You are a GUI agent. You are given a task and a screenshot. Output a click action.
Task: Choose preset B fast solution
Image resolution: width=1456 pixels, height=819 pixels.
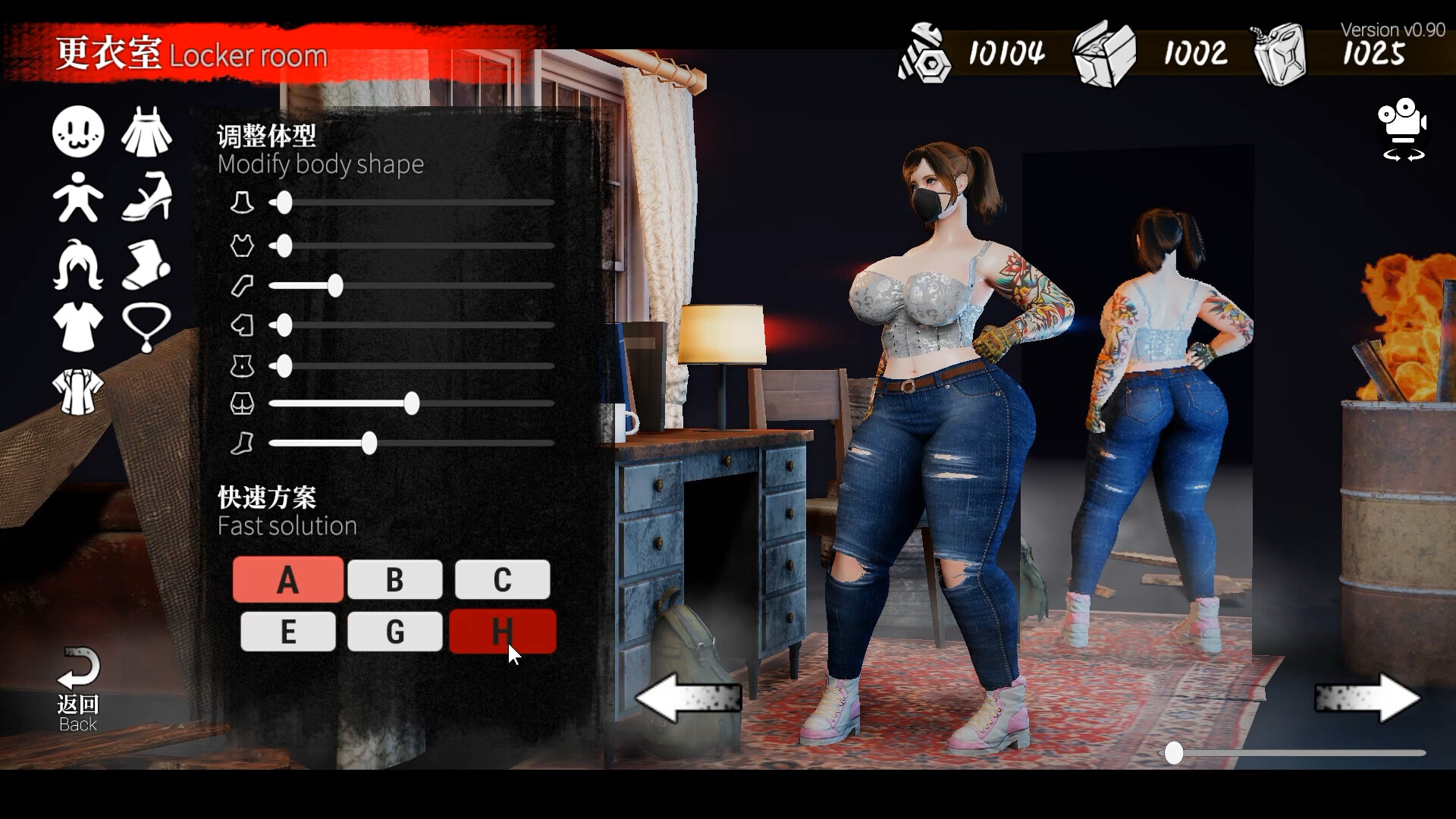pyautogui.click(x=394, y=579)
